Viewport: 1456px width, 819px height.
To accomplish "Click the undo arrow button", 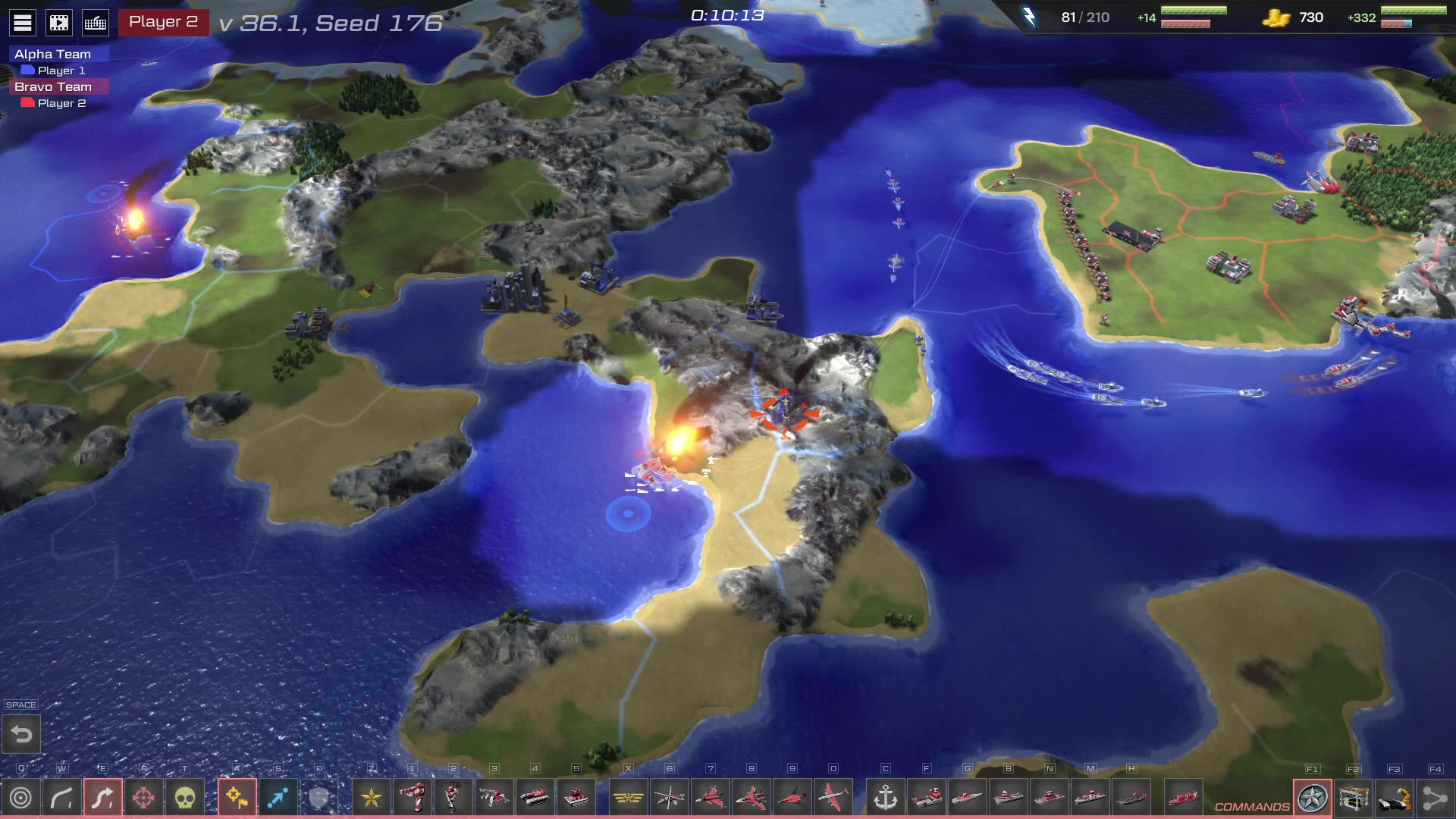I will tap(21, 734).
